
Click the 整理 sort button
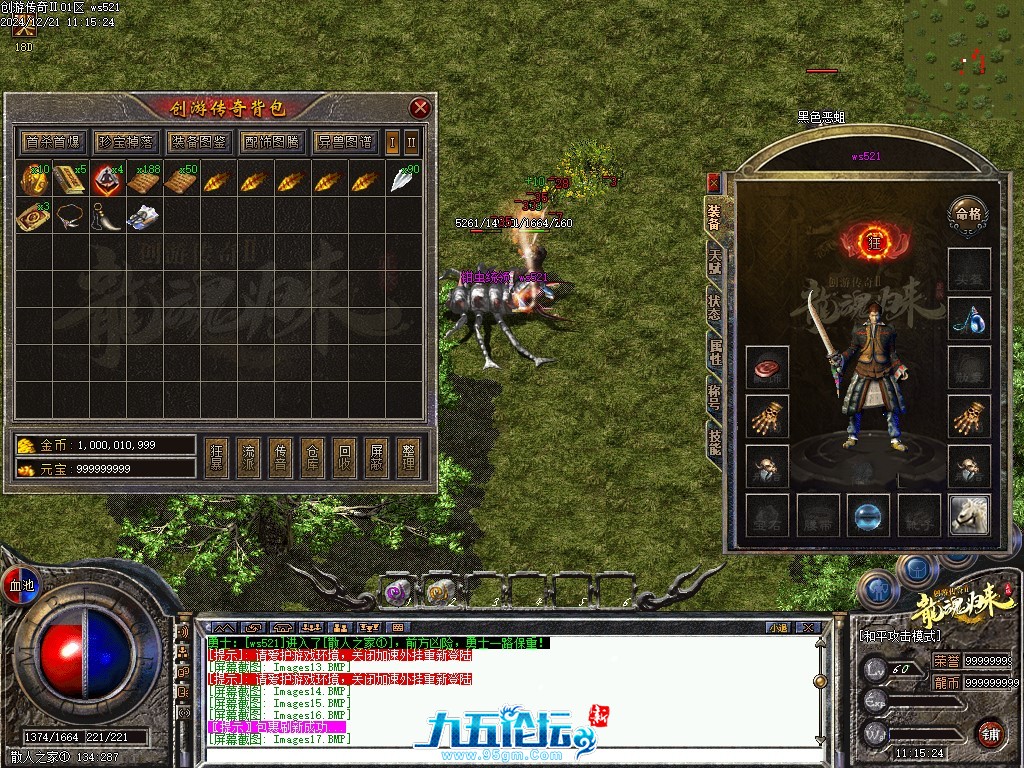(407, 457)
